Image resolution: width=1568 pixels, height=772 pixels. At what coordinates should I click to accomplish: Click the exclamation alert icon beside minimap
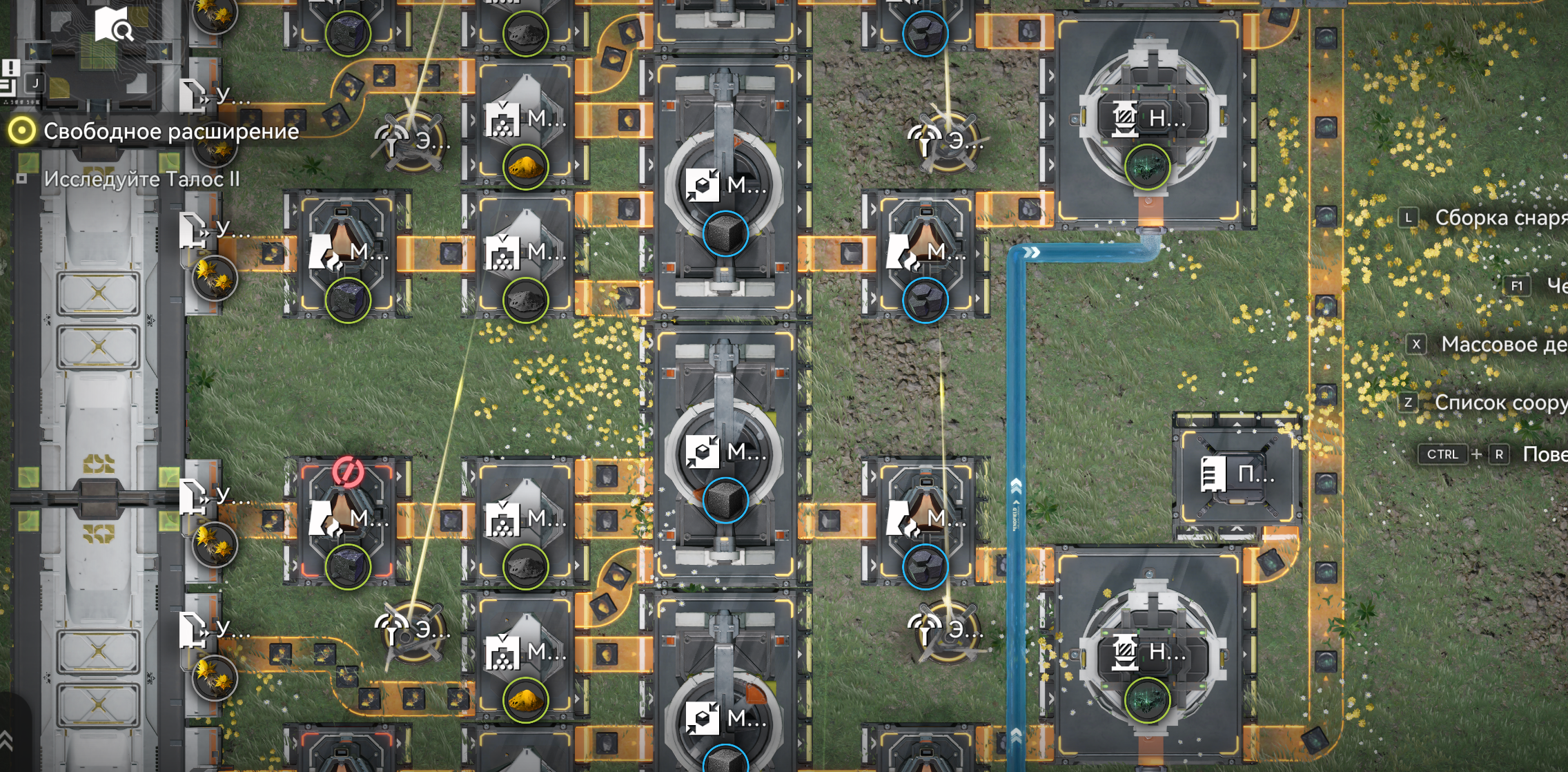11,68
